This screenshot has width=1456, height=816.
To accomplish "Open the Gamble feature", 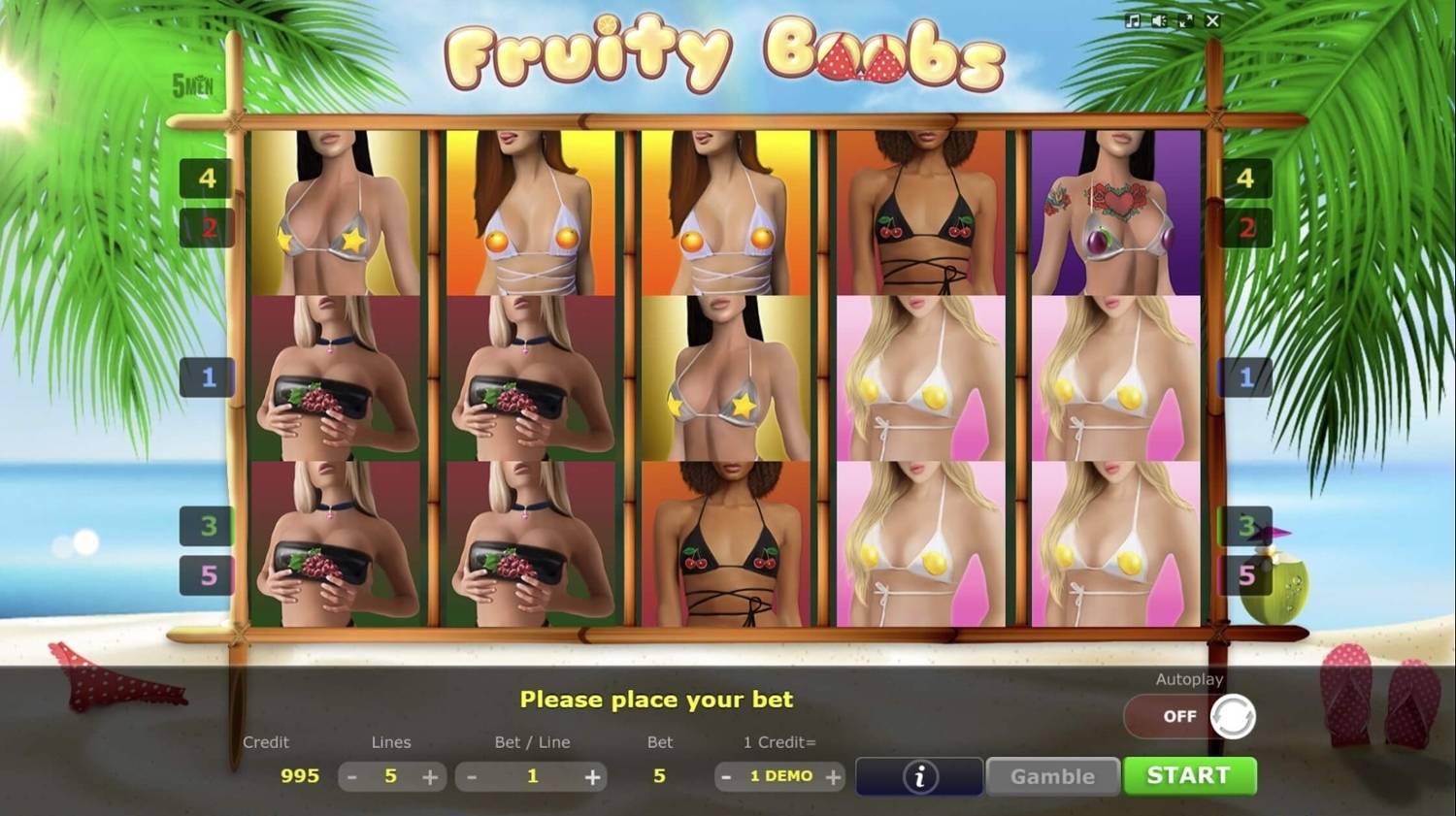I will (1052, 775).
